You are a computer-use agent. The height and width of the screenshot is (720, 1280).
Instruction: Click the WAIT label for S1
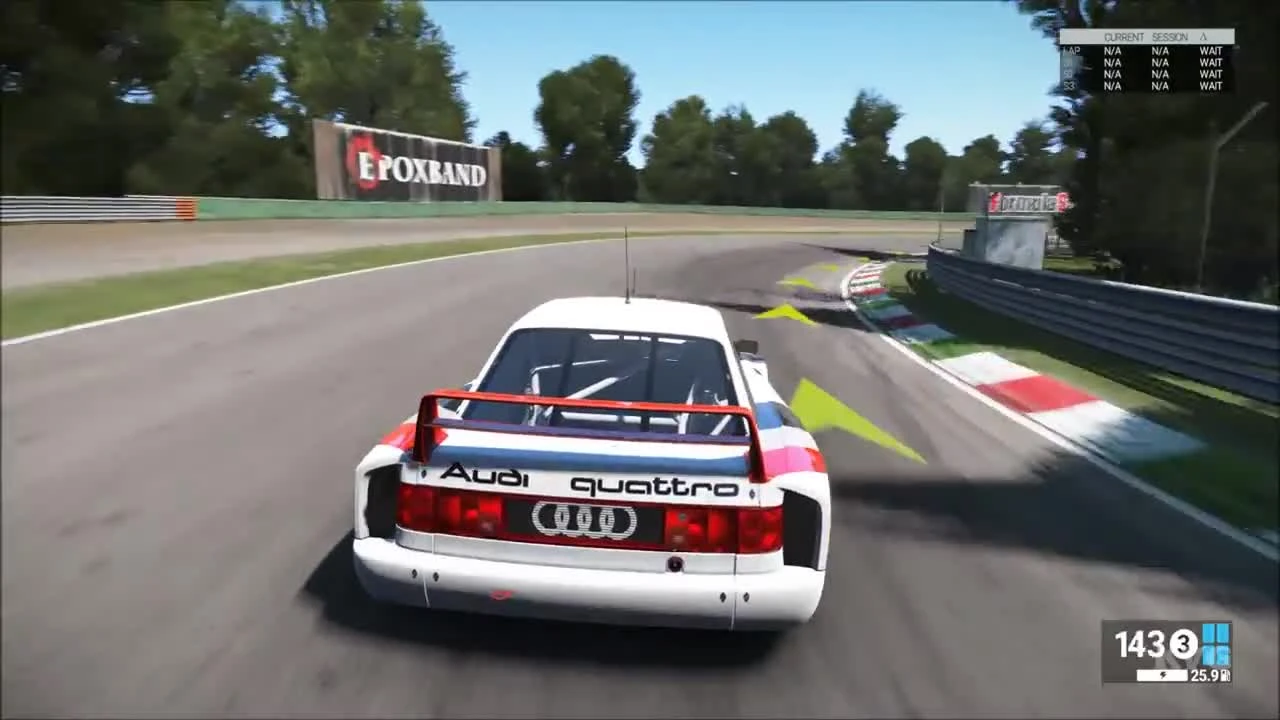tap(1210, 62)
